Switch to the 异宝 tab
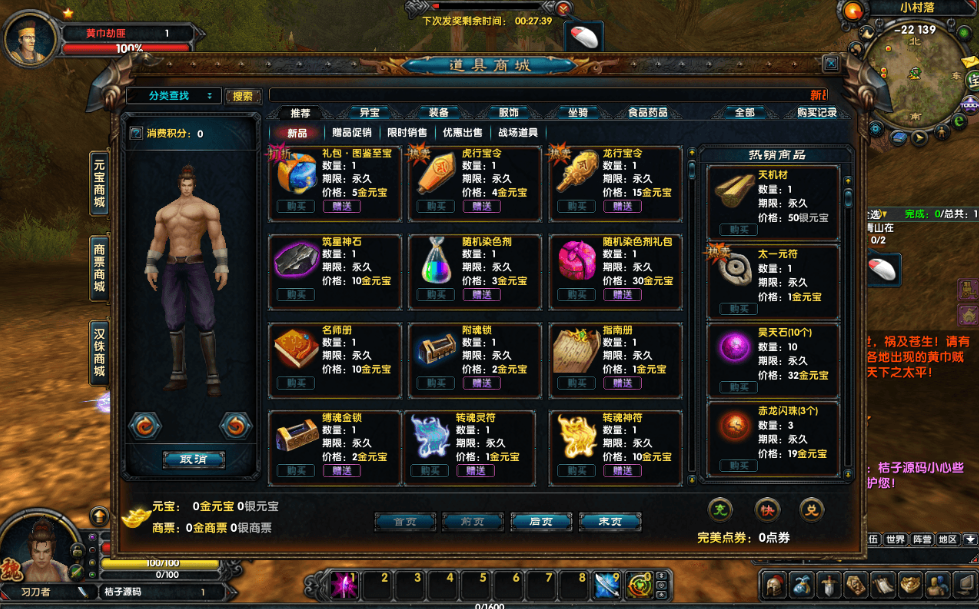 (x=369, y=113)
